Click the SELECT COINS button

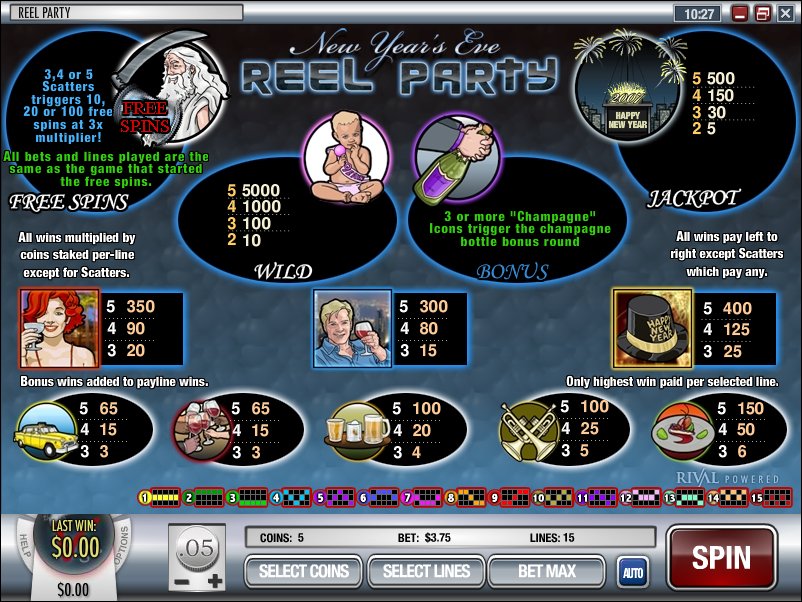(304, 571)
